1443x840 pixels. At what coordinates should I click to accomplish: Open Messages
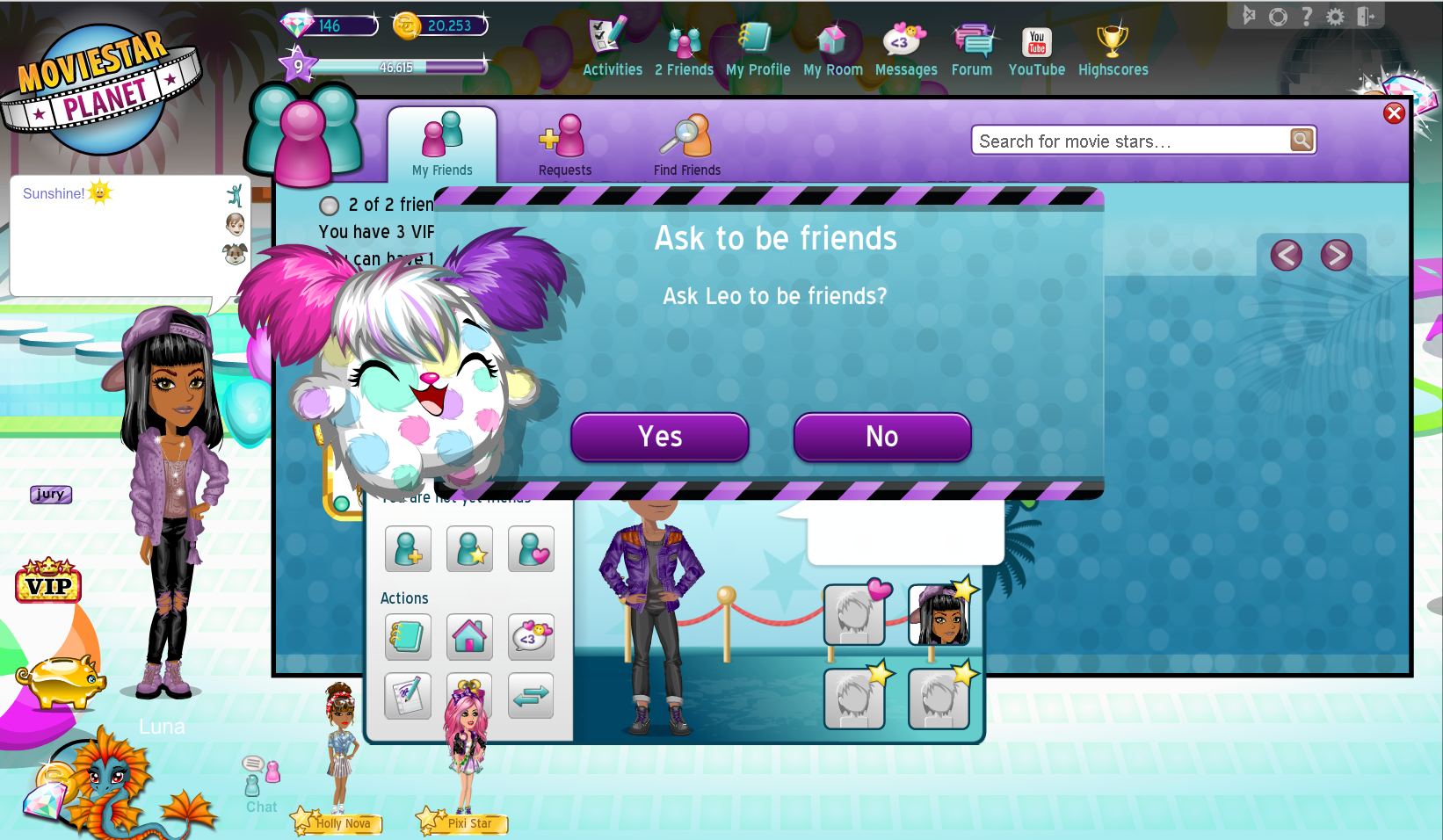905,49
